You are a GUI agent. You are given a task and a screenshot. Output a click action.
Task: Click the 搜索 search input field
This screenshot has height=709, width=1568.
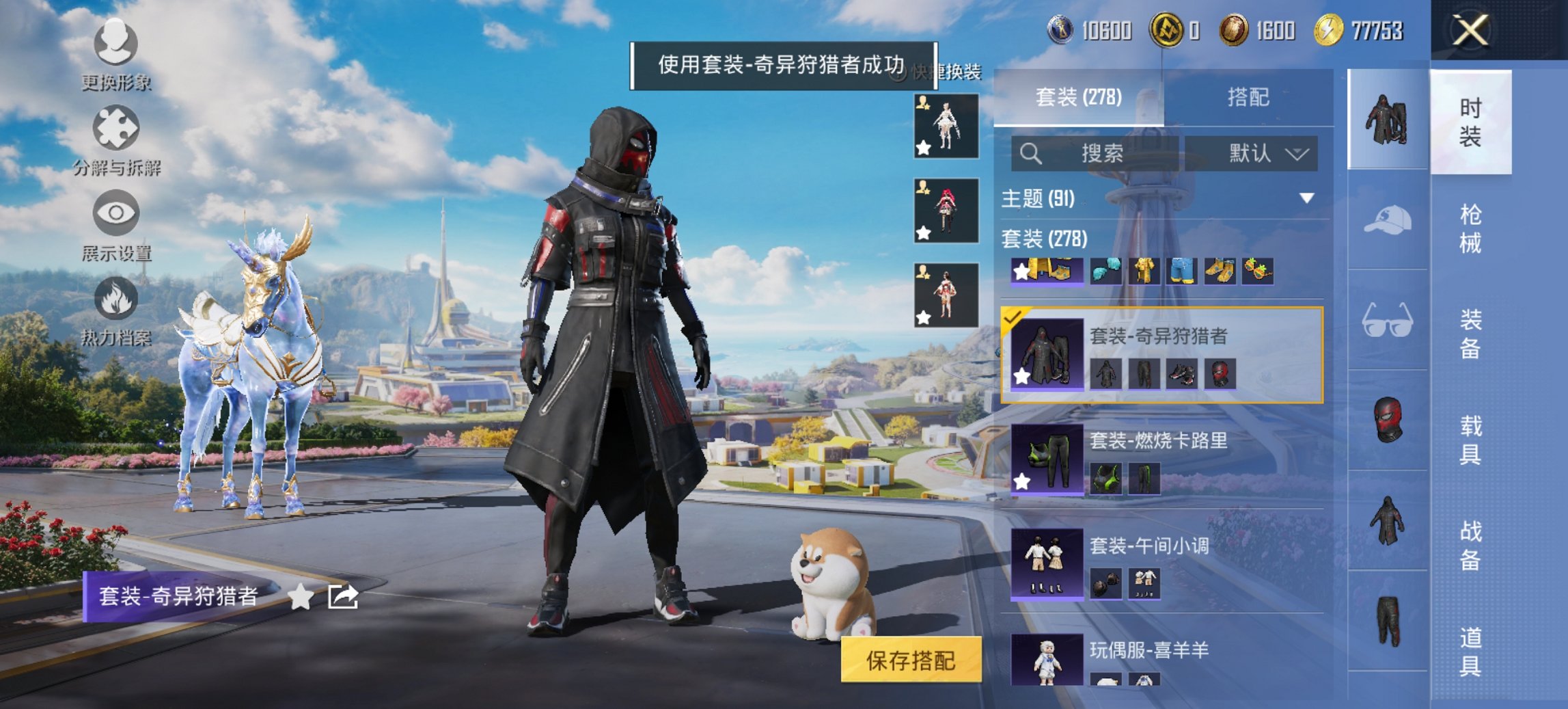(1093, 154)
